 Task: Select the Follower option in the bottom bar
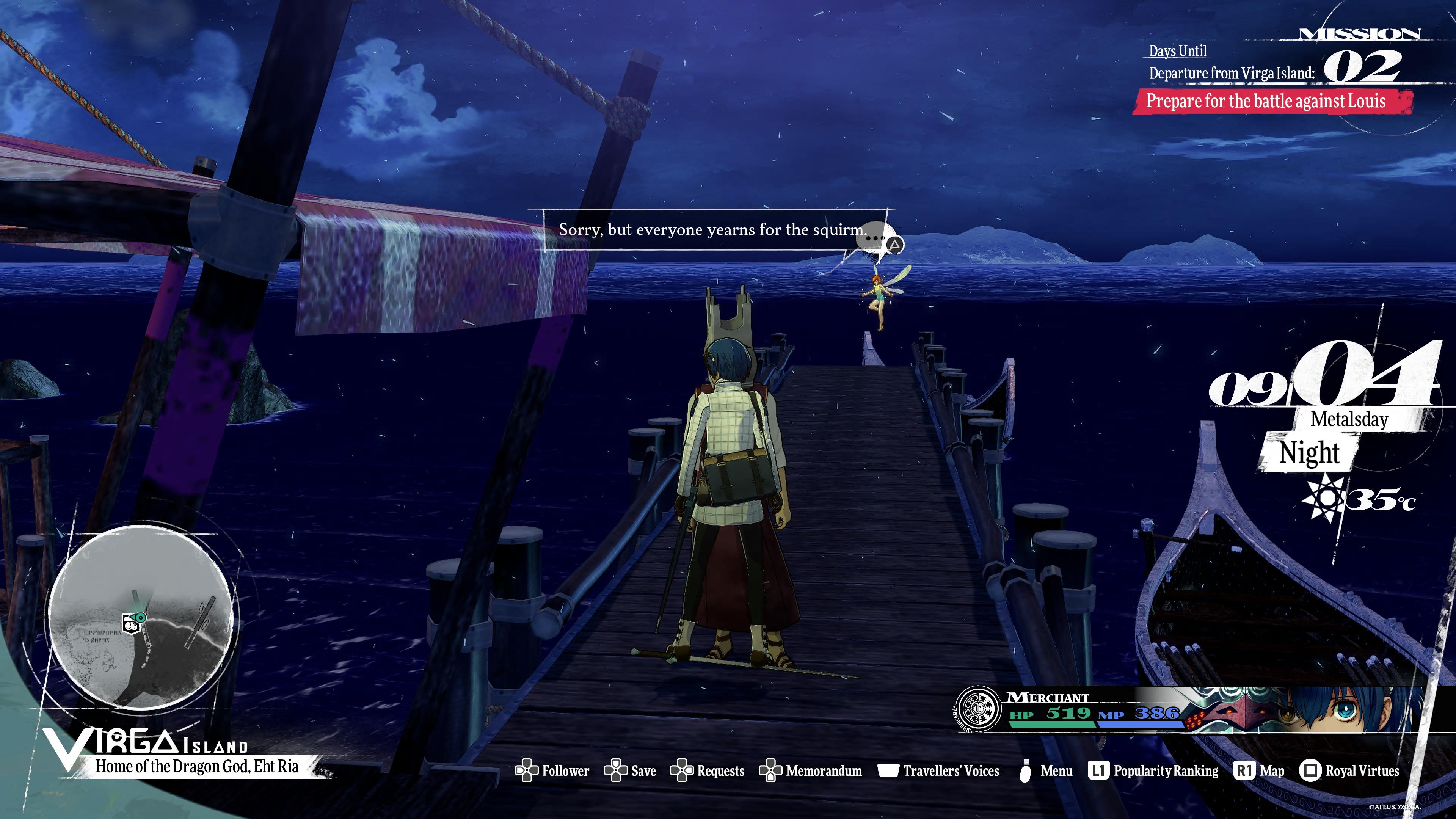(552, 771)
